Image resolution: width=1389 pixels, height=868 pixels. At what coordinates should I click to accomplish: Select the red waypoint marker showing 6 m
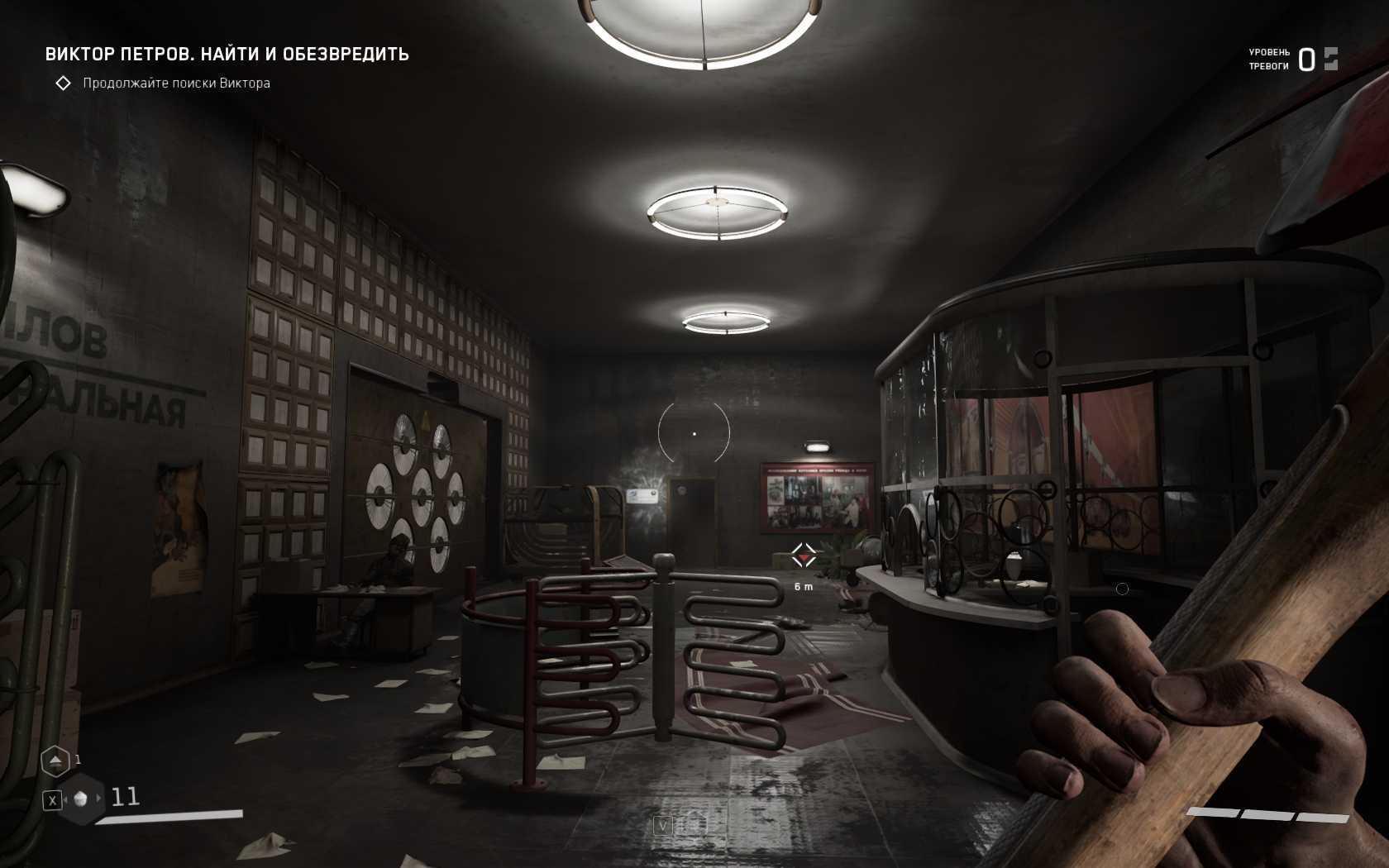click(803, 556)
